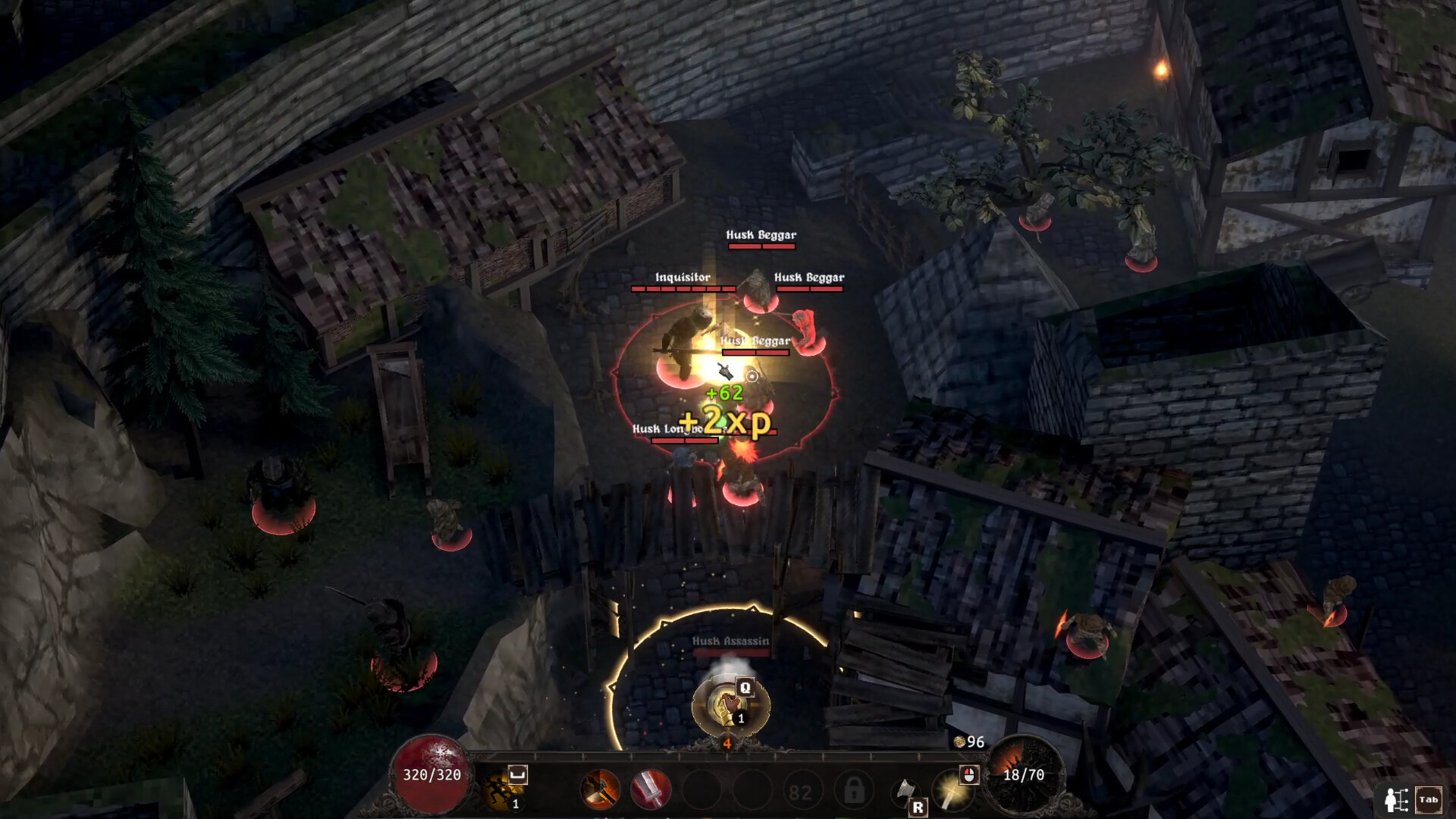The height and width of the screenshot is (819, 1456).
Task: Select the Inquisitor enemy nameplate
Action: click(682, 278)
